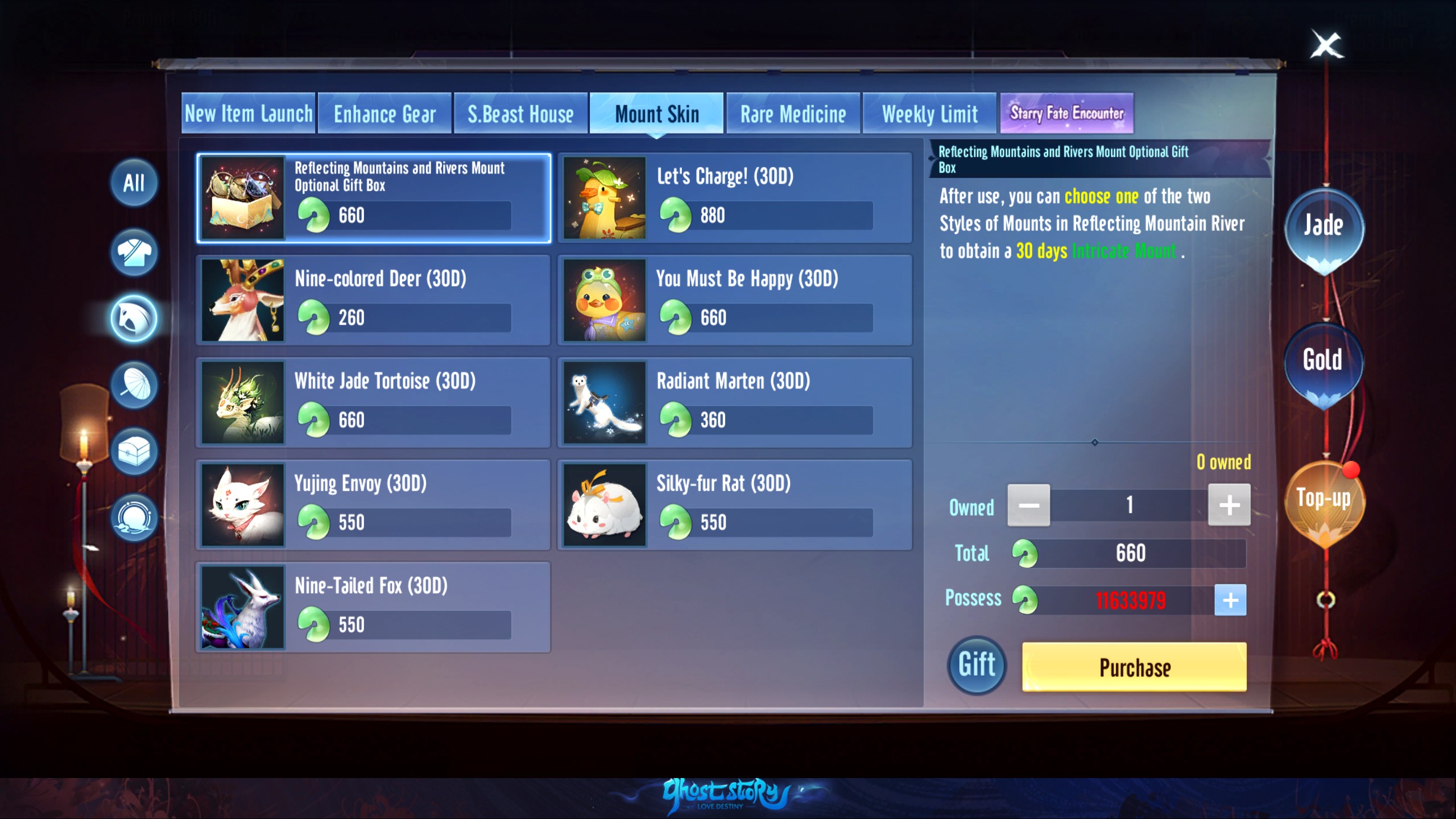Open the Starry Fate Encounter tab

point(1068,113)
